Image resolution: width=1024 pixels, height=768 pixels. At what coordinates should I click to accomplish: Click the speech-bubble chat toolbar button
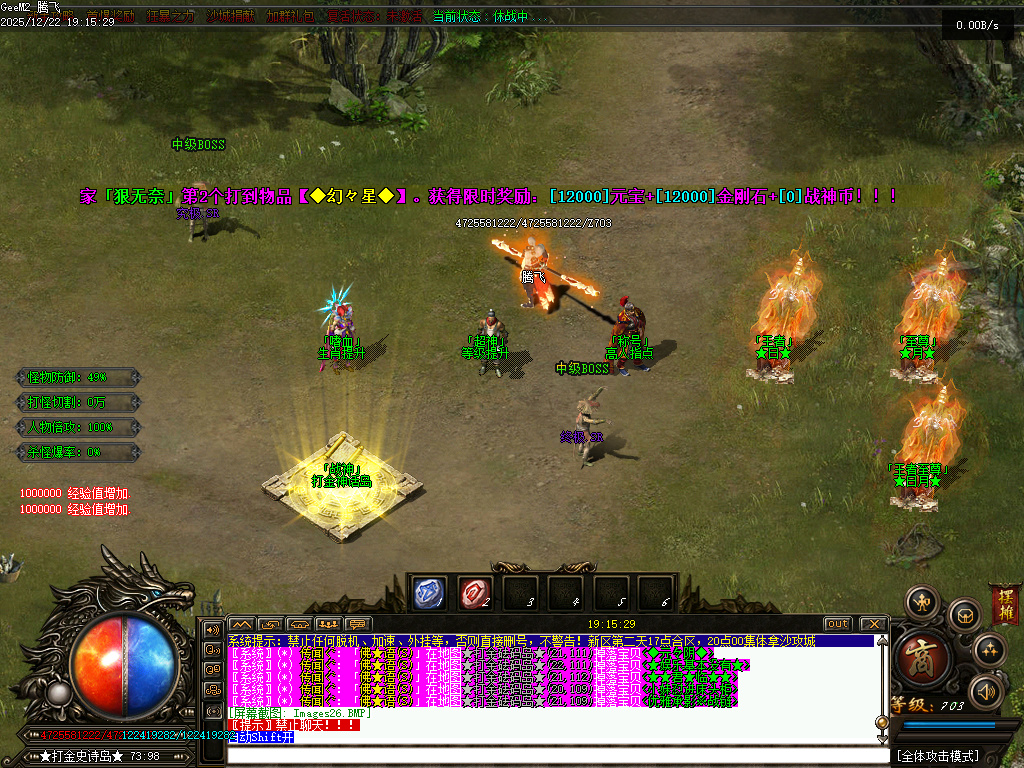tap(357, 624)
